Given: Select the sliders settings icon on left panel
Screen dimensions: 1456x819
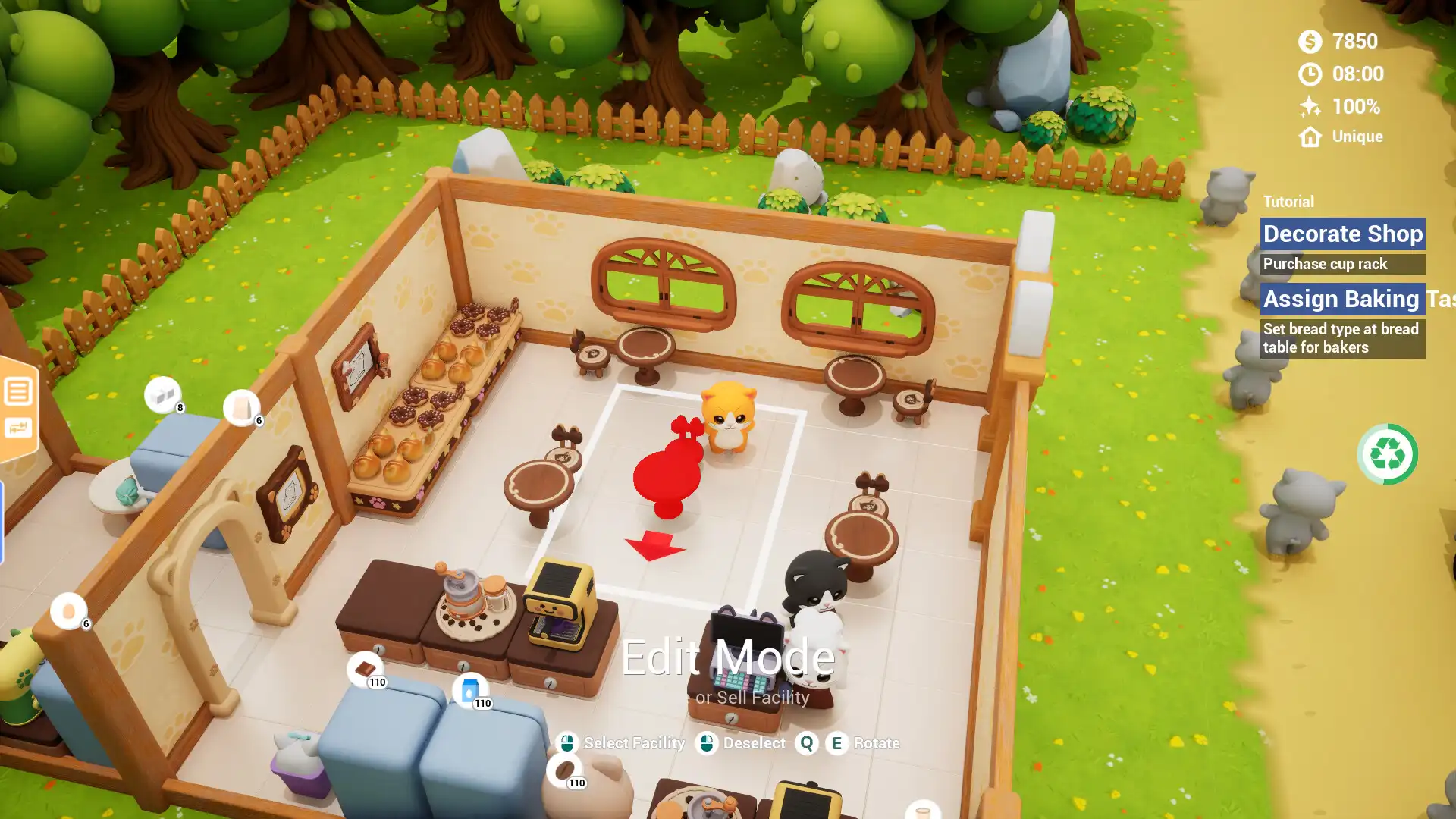Looking at the screenshot, I should 19,428.
